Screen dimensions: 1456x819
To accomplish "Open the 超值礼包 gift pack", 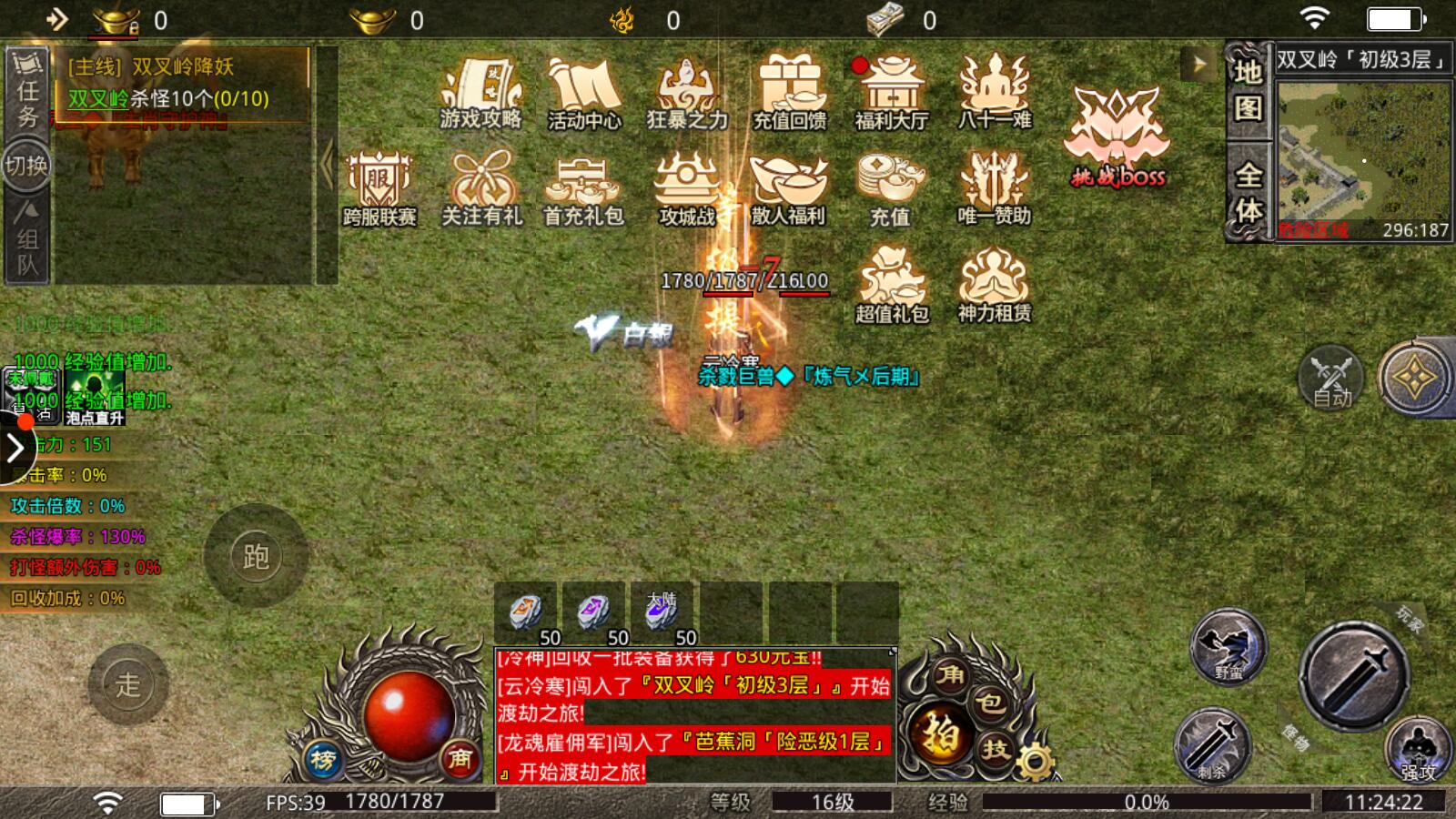I will [x=888, y=284].
